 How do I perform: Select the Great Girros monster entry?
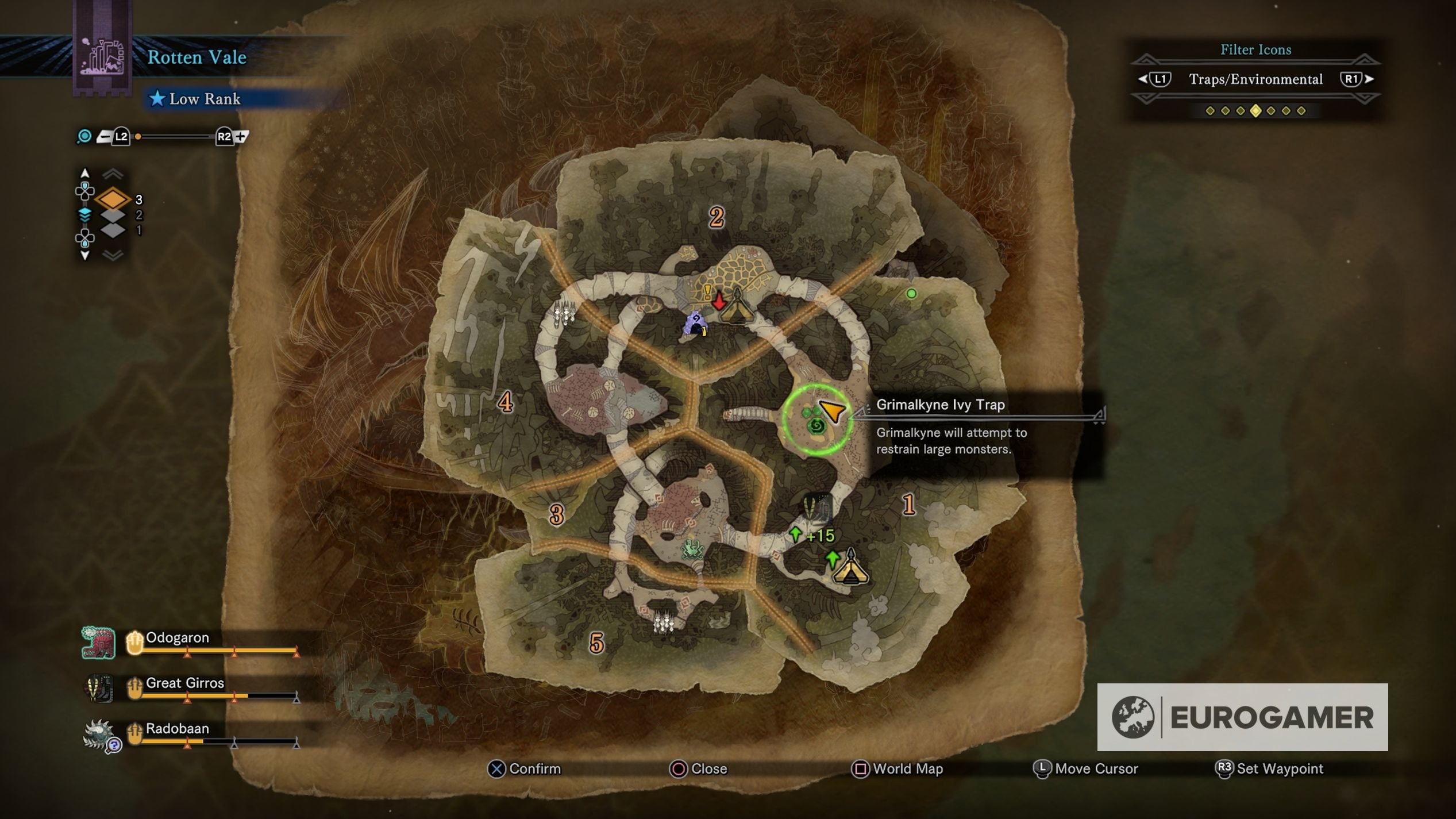click(x=184, y=684)
